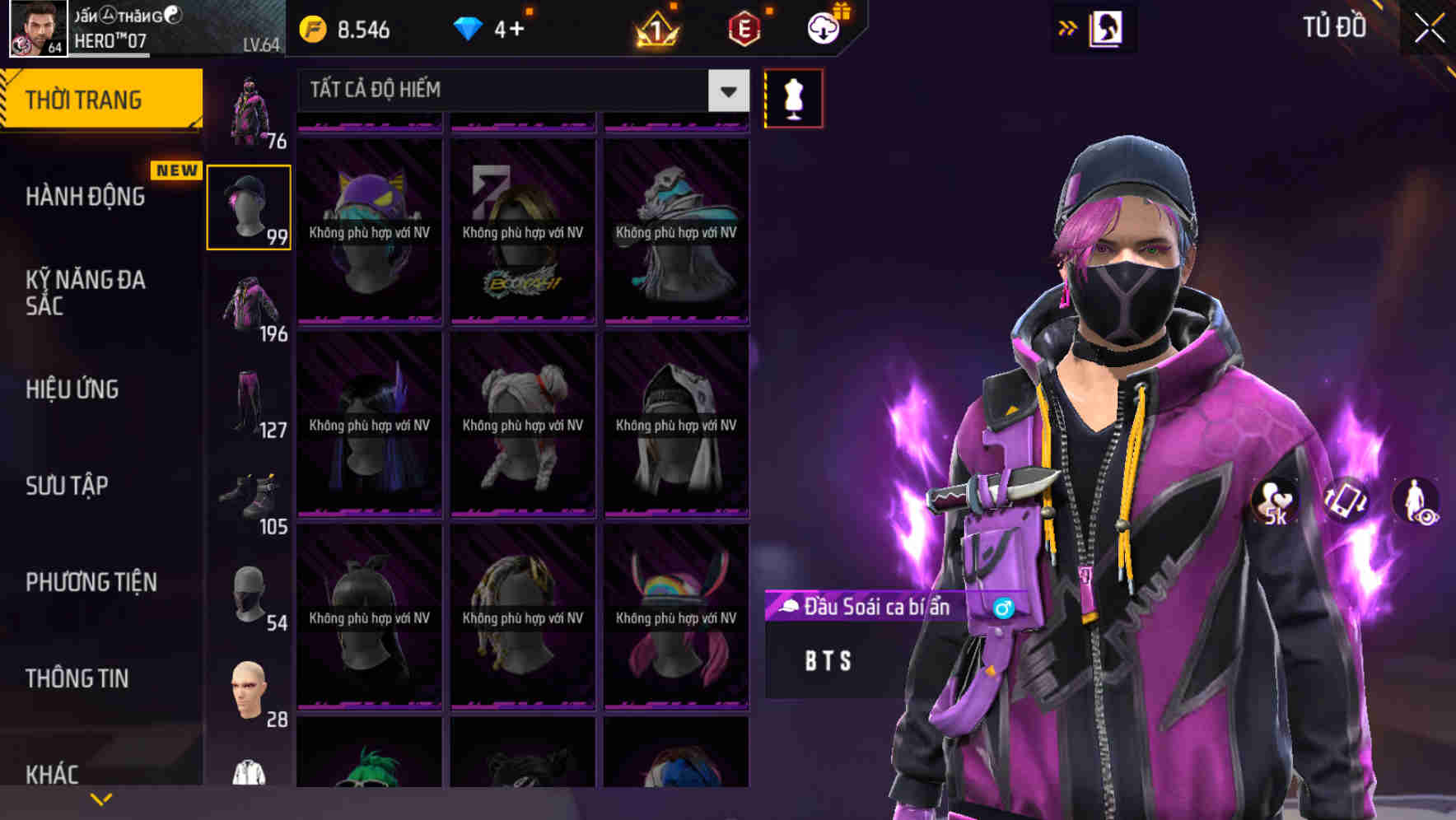Toggle the mannequin preview next to rarity filter

793,97
